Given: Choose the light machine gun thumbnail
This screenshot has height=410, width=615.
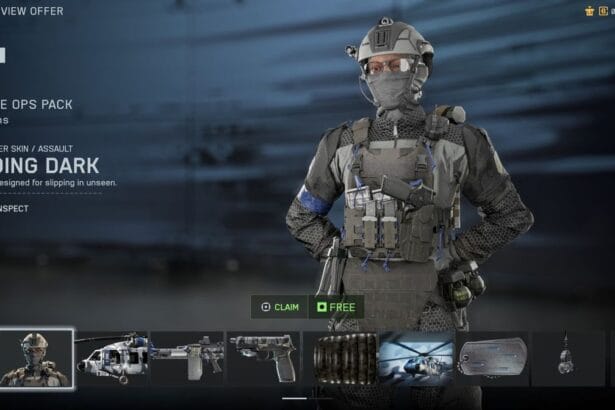Looking at the screenshot, I should 187,358.
